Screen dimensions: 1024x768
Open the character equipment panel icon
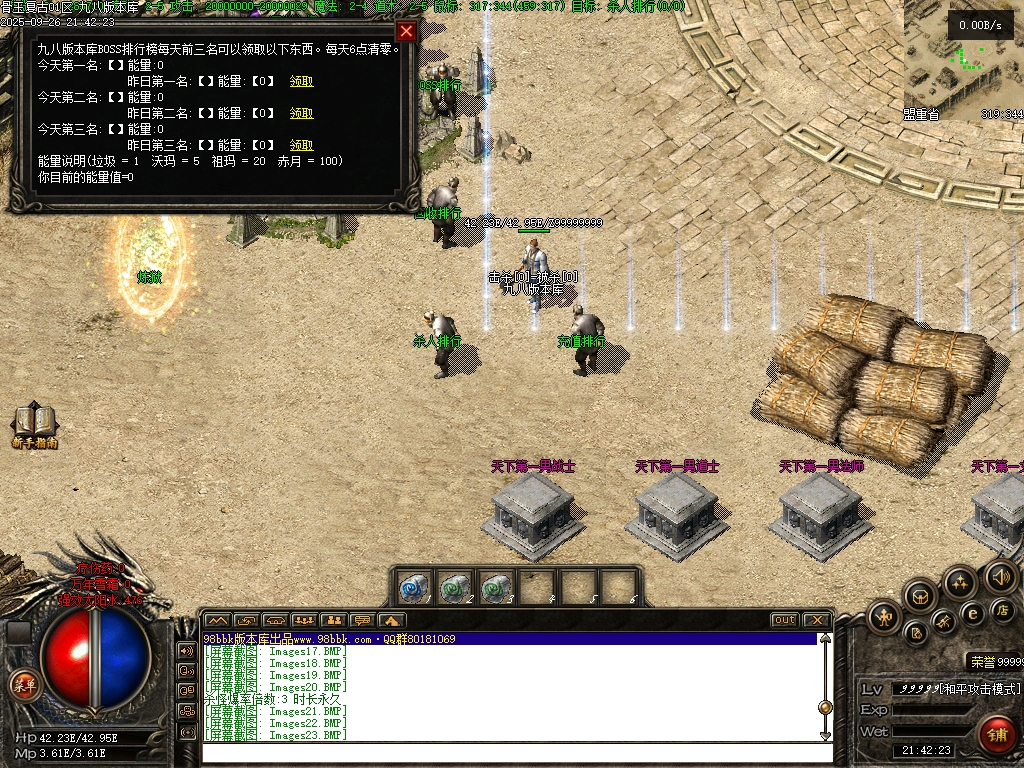(884, 617)
